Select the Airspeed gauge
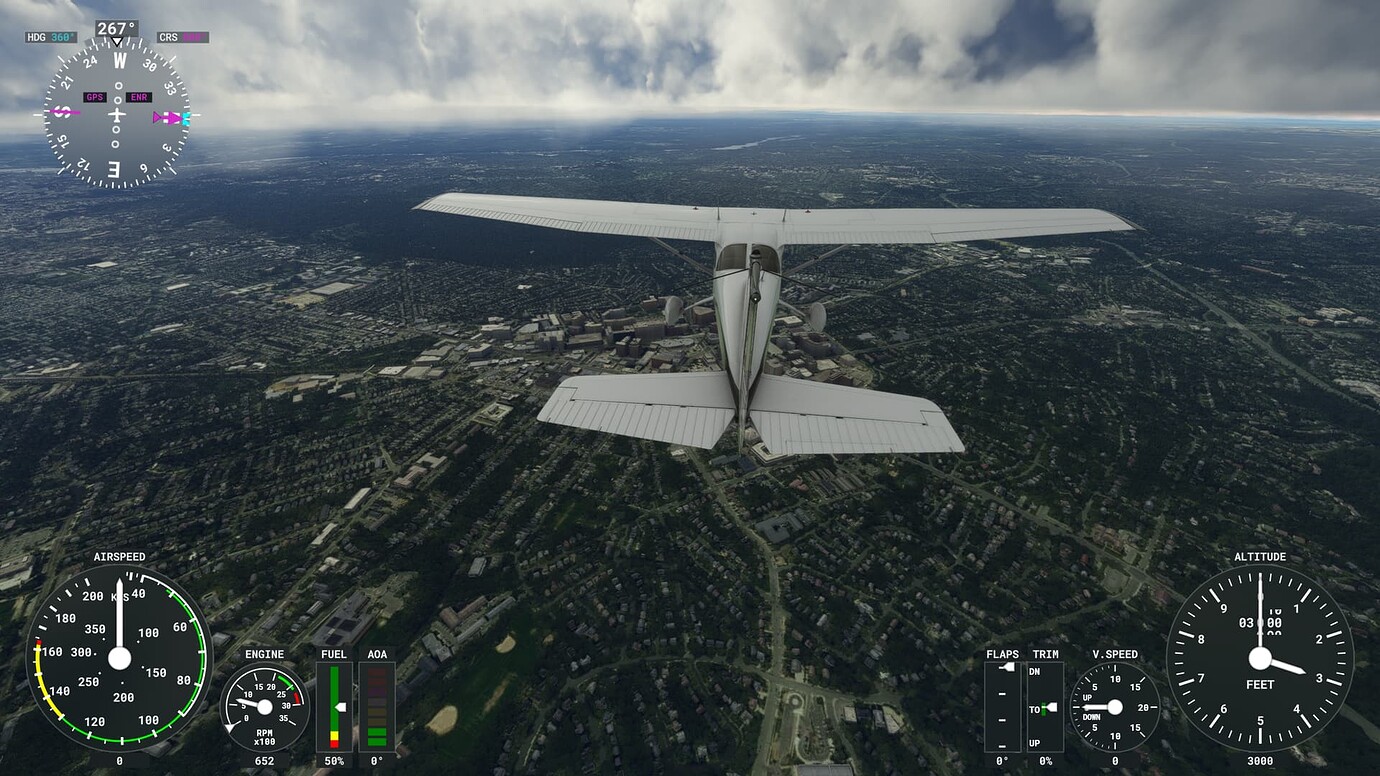Screen dimensions: 1380x776 (120, 660)
